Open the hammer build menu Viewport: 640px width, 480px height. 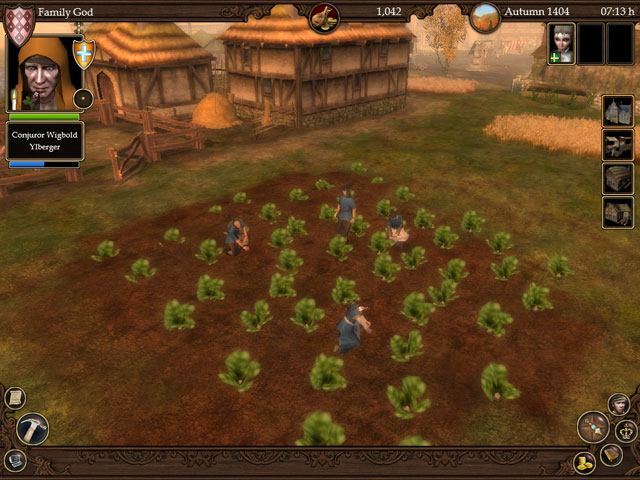31,428
